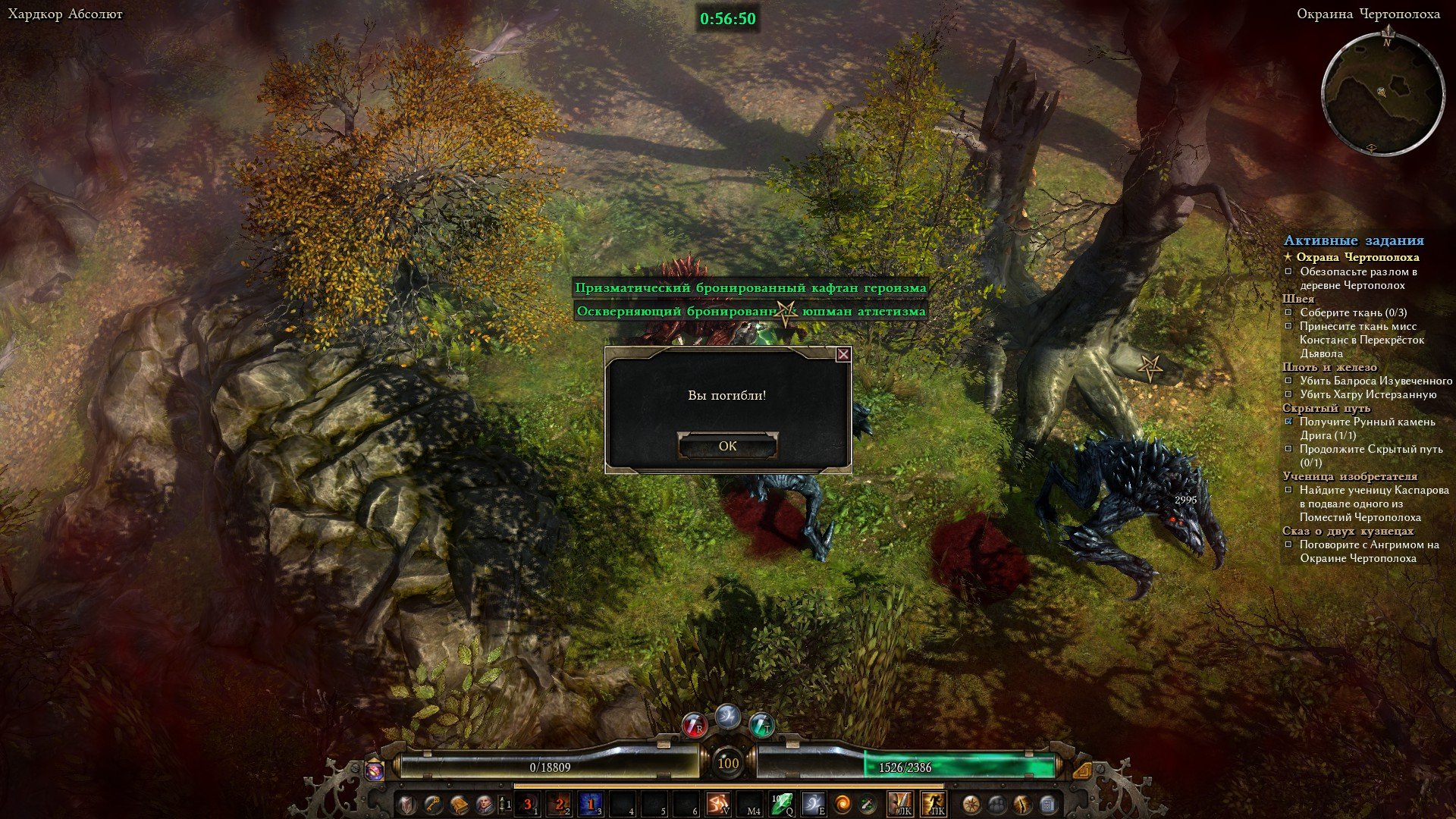Use the red health potion icon
Screen dimensions: 1456x819
tap(694, 726)
